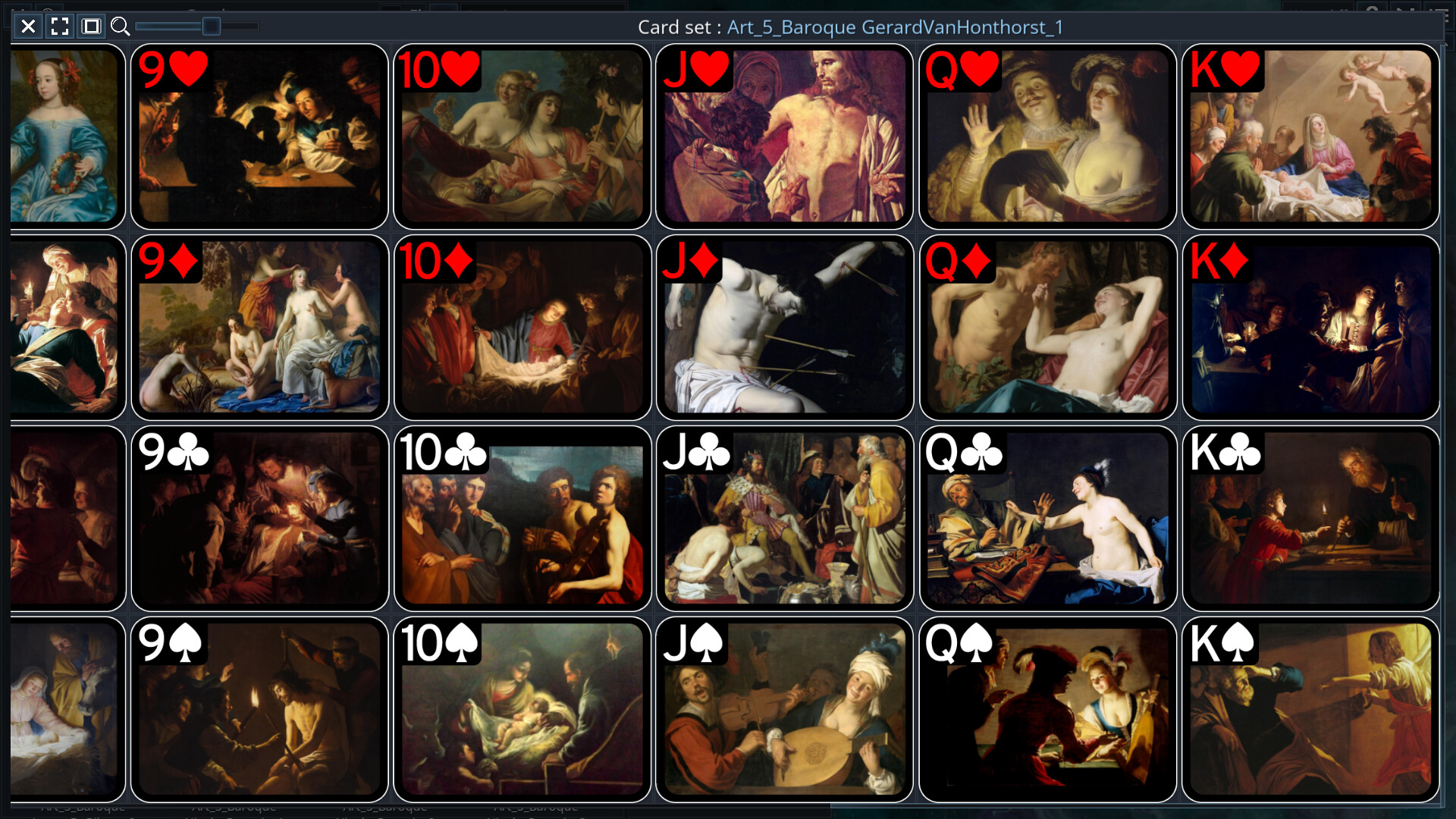The width and height of the screenshot is (1456, 819).
Task: Select the Nine of Diamonds bathing scene card
Action: click(259, 328)
